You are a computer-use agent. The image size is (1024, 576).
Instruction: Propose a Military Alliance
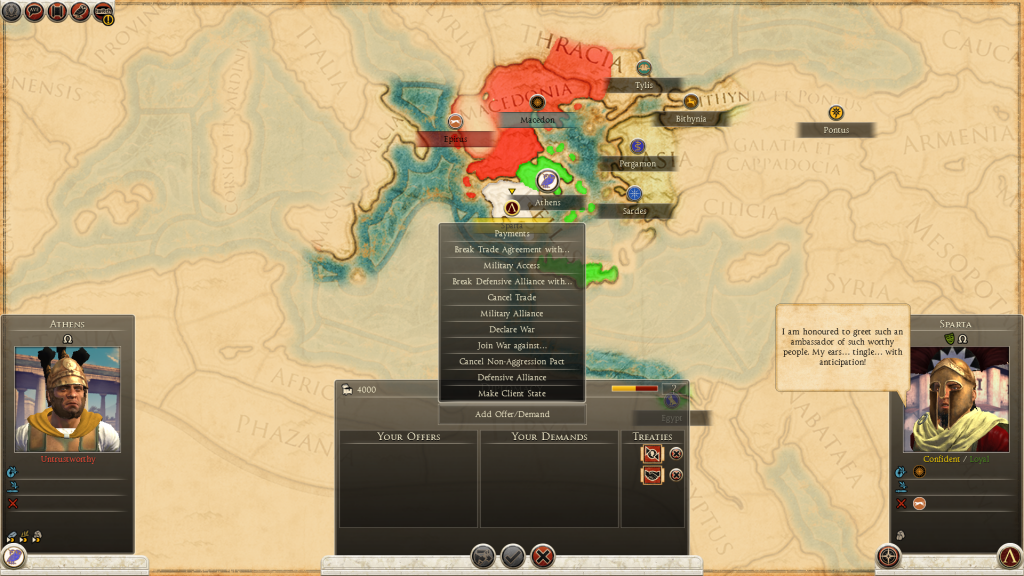(512, 314)
